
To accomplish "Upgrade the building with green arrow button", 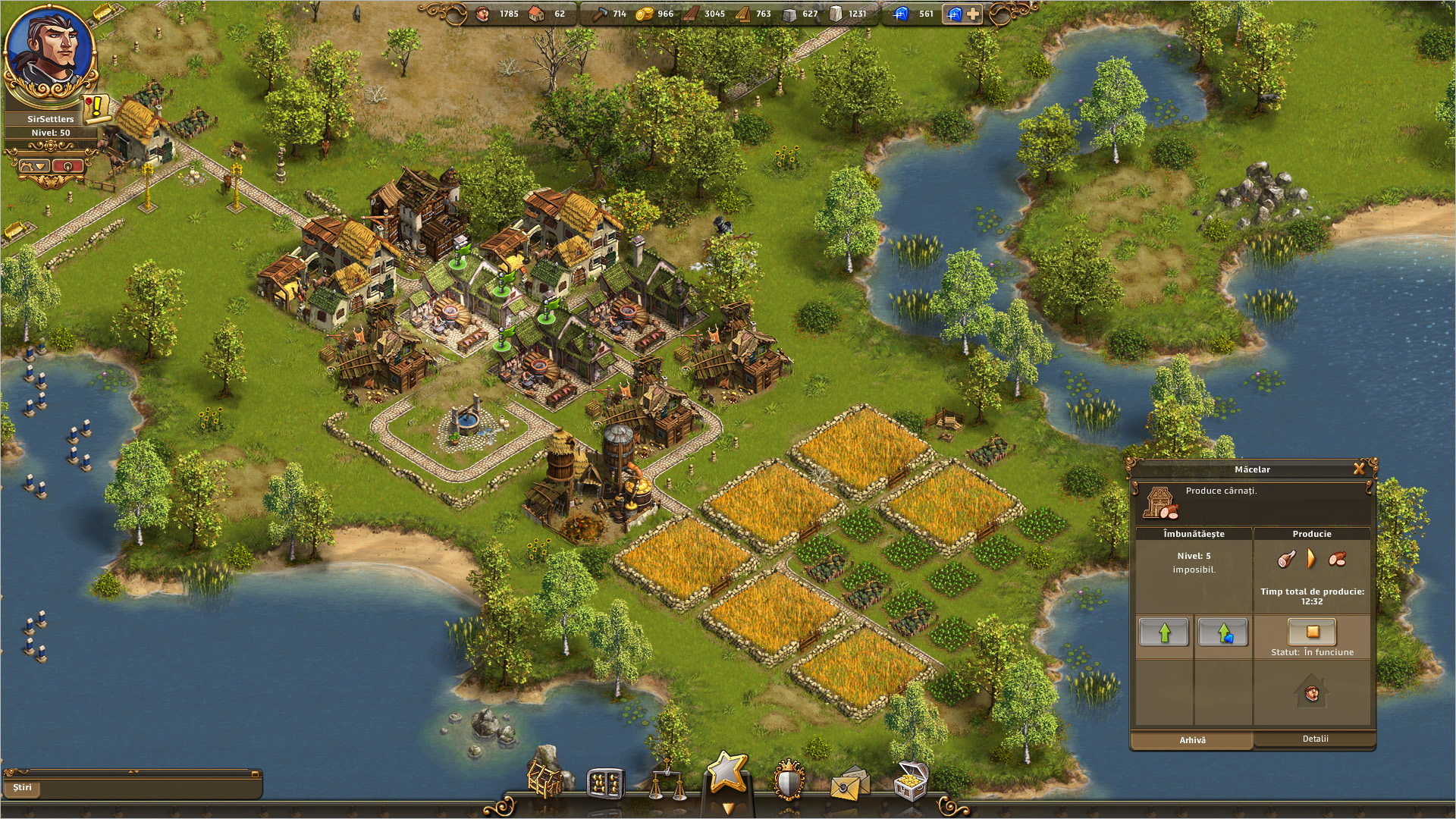I will point(1164,632).
